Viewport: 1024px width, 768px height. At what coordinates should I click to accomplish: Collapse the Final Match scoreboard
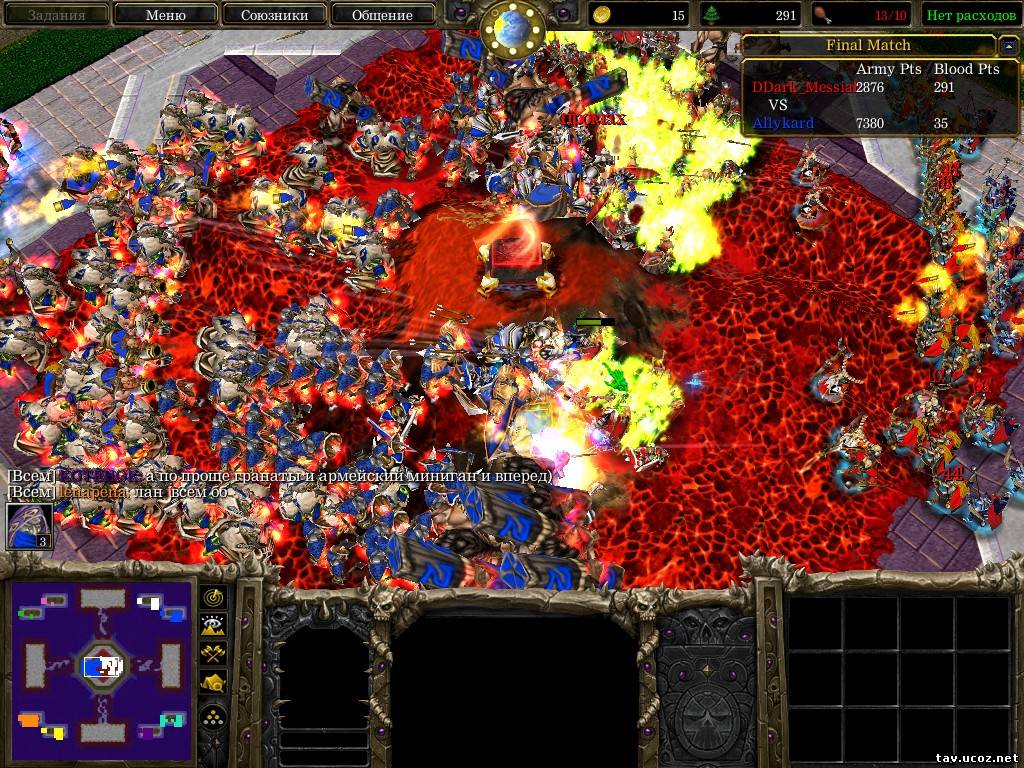pos(1007,46)
